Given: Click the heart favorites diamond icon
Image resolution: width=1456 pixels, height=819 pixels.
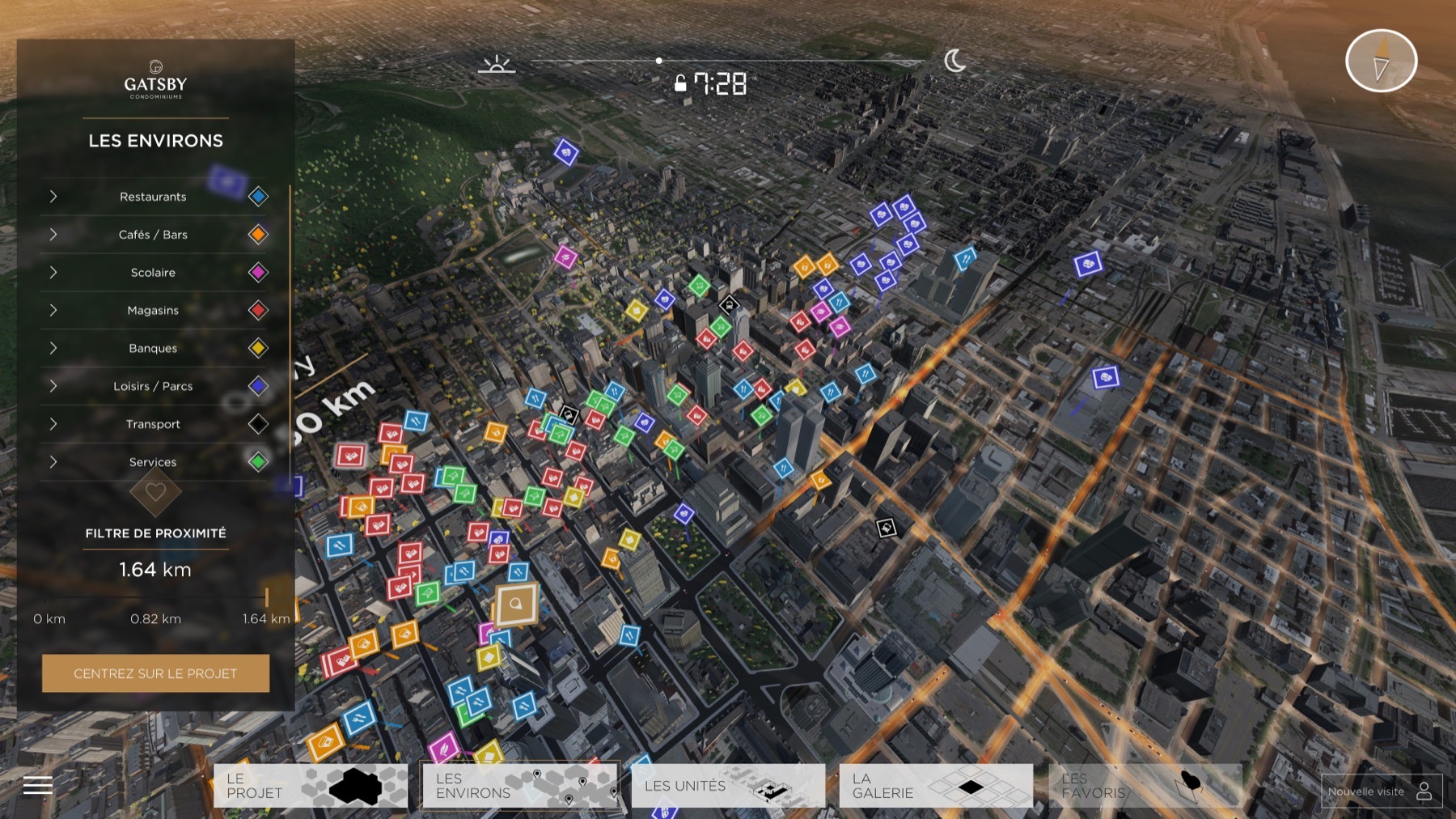Looking at the screenshot, I should [155, 491].
